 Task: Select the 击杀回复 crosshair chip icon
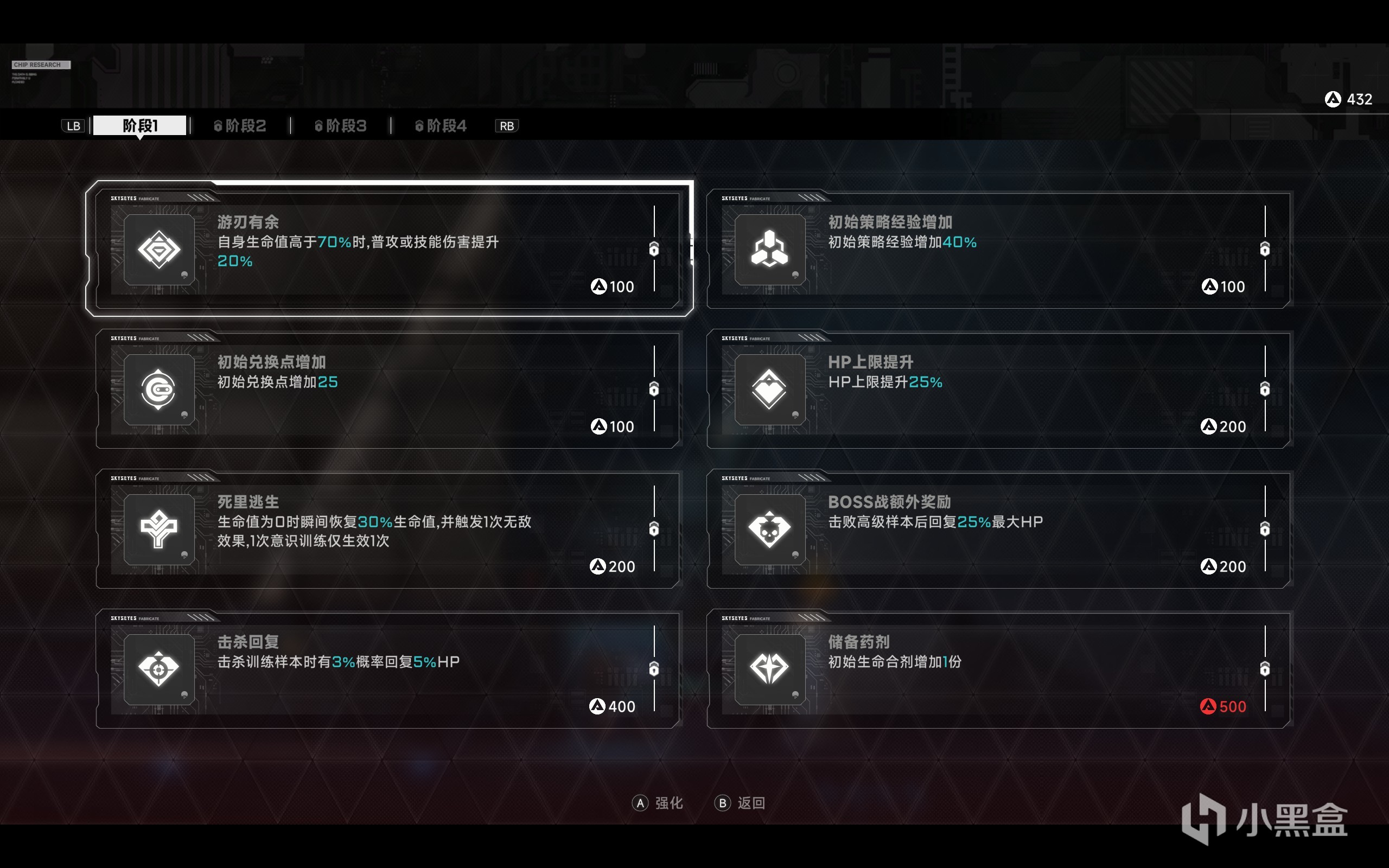(159, 669)
